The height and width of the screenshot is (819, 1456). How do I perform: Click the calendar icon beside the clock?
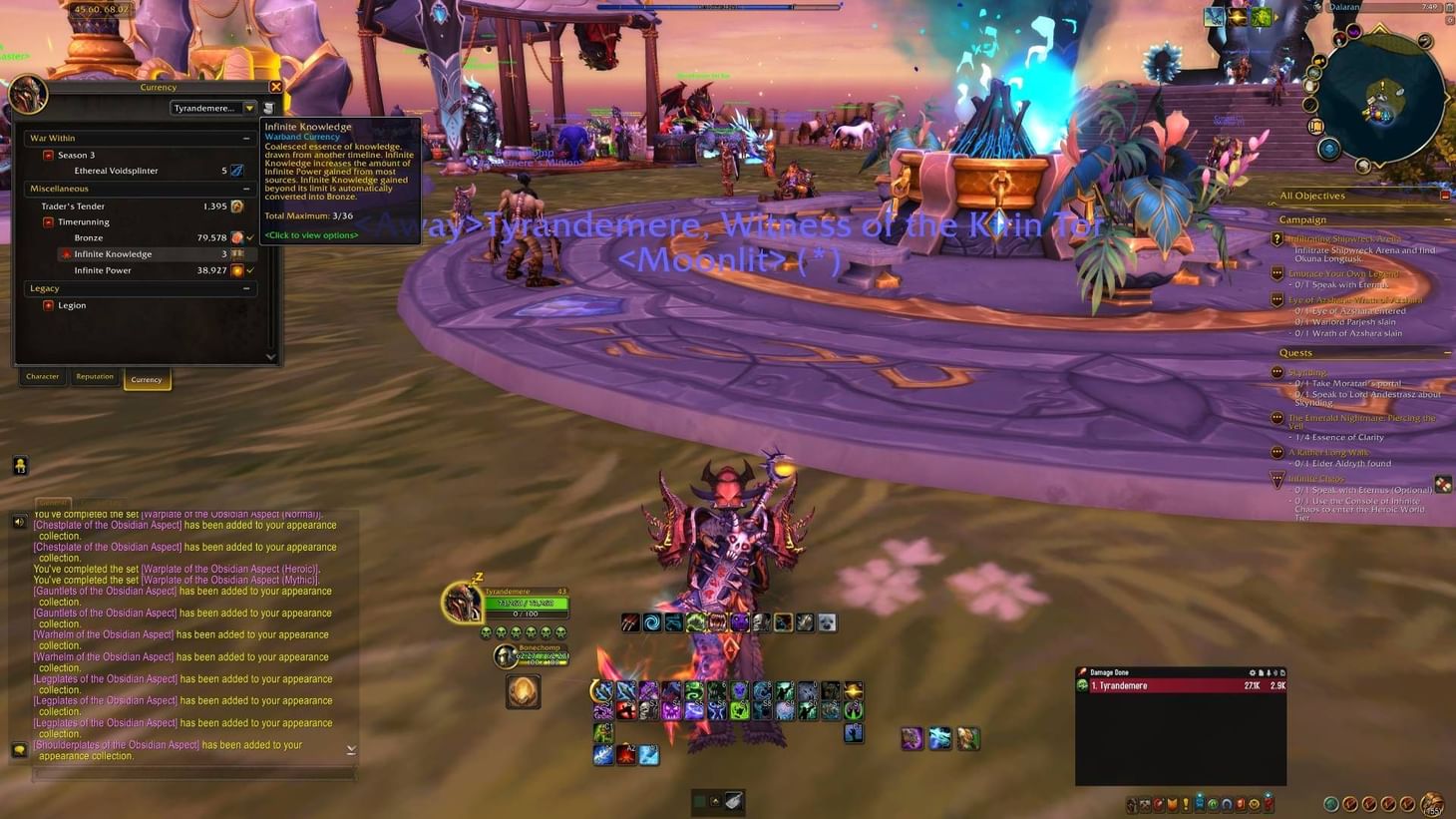[1448, 9]
